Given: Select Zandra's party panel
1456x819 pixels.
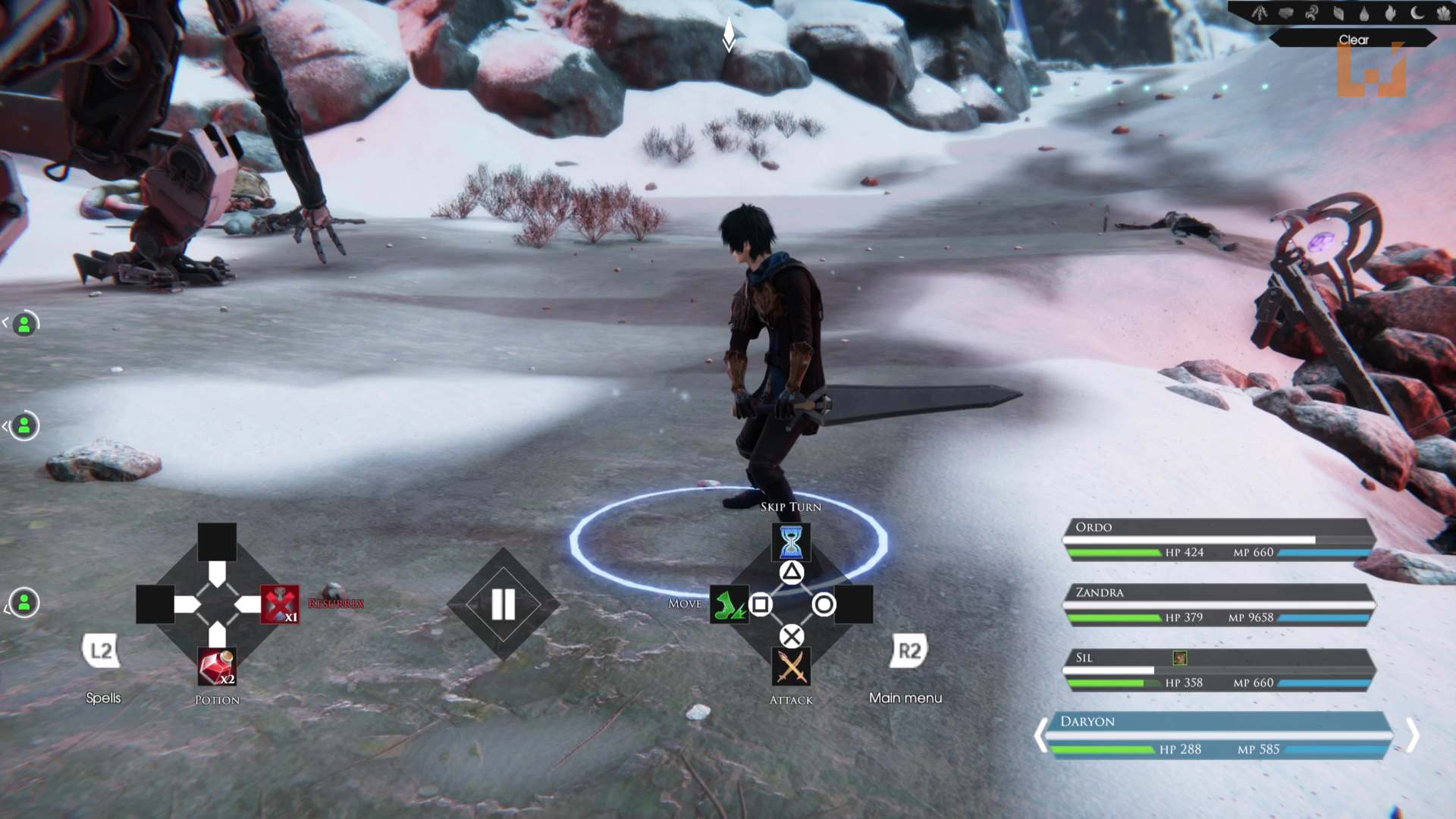Looking at the screenshot, I should click(x=1218, y=604).
